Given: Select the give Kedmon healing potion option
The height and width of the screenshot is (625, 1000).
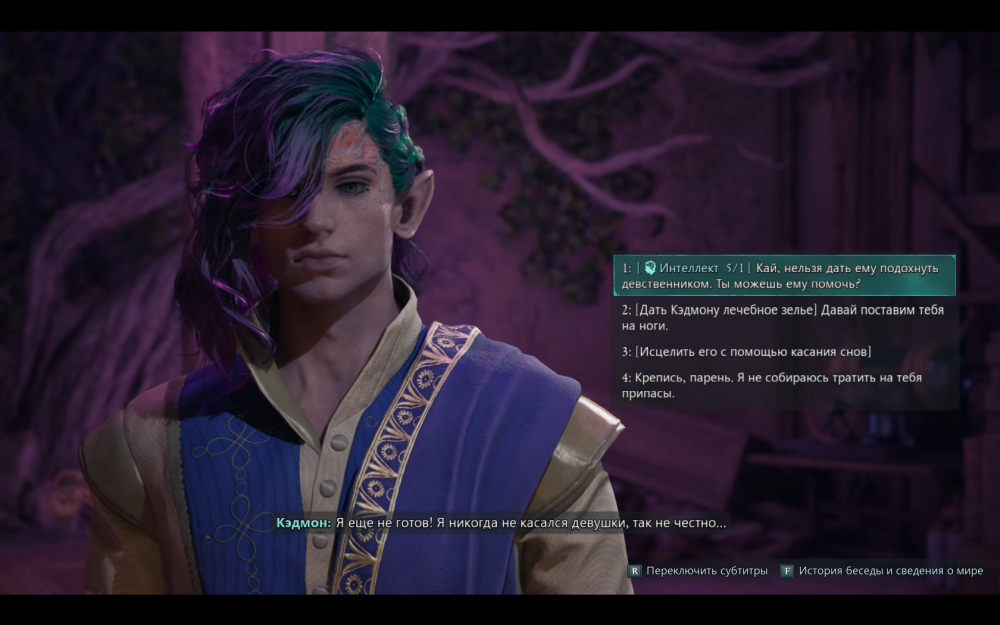Looking at the screenshot, I should click(x=784, y=318).
